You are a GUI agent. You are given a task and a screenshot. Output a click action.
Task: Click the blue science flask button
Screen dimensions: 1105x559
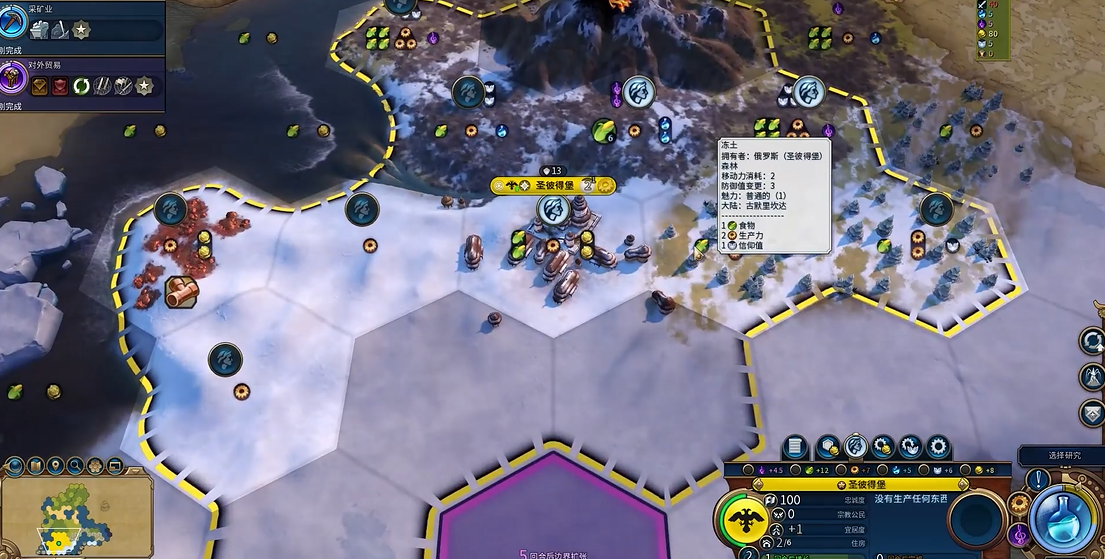click(1063, 520)
